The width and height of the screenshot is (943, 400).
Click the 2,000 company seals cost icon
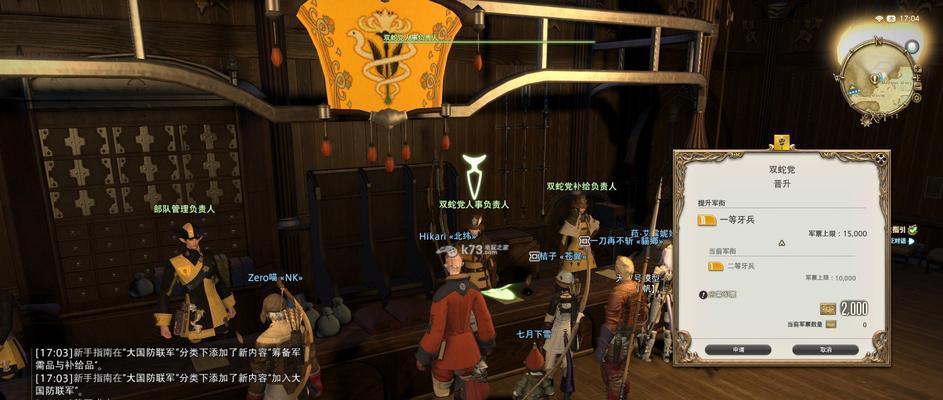click(828, 308)
